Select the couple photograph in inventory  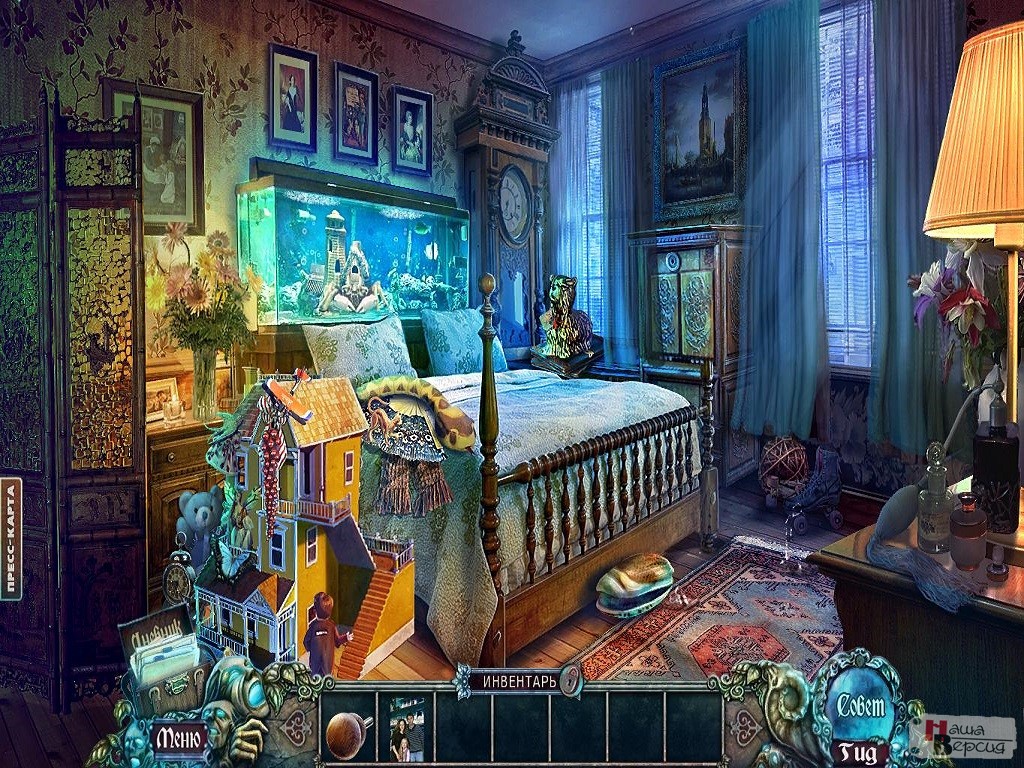coord(407,730)
